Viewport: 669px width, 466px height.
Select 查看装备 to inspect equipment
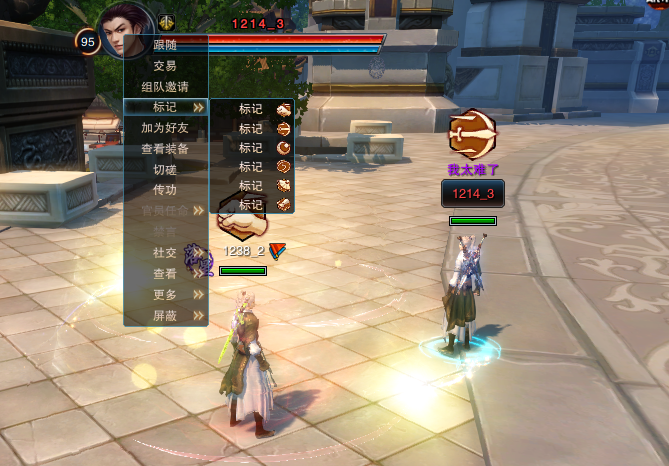pos(164,149)
